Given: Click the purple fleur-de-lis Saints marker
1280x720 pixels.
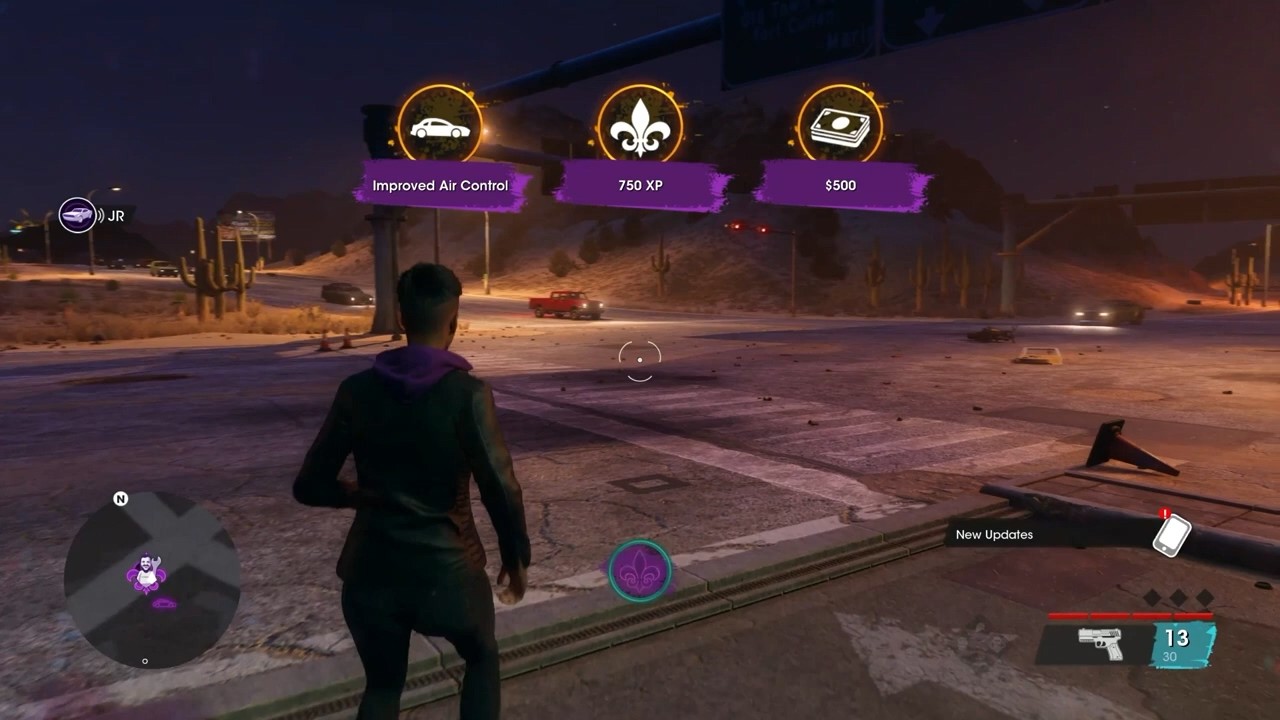Looking at the screenshot, I should point(640,571).
